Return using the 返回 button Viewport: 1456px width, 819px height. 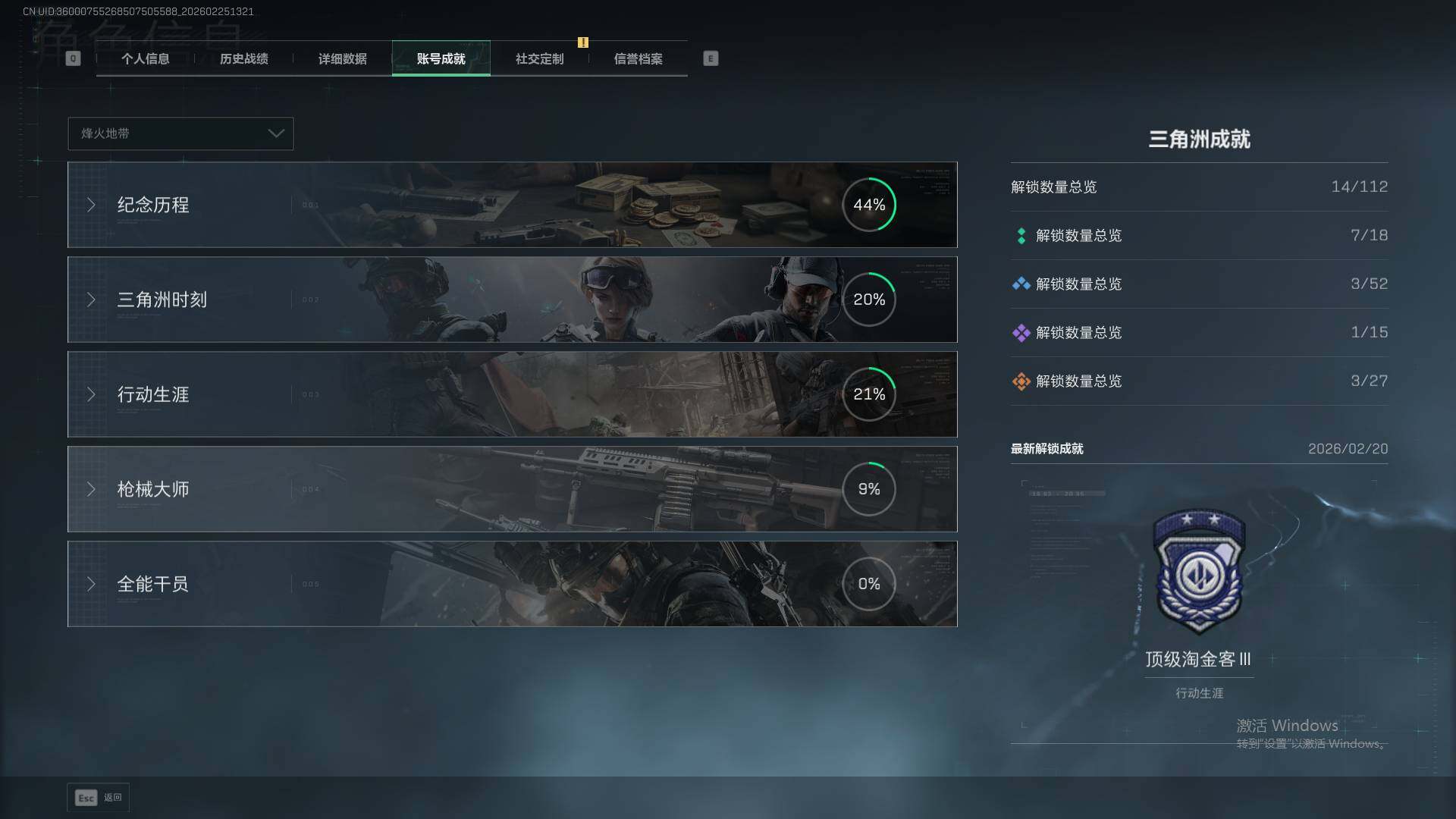click(99, 798)
